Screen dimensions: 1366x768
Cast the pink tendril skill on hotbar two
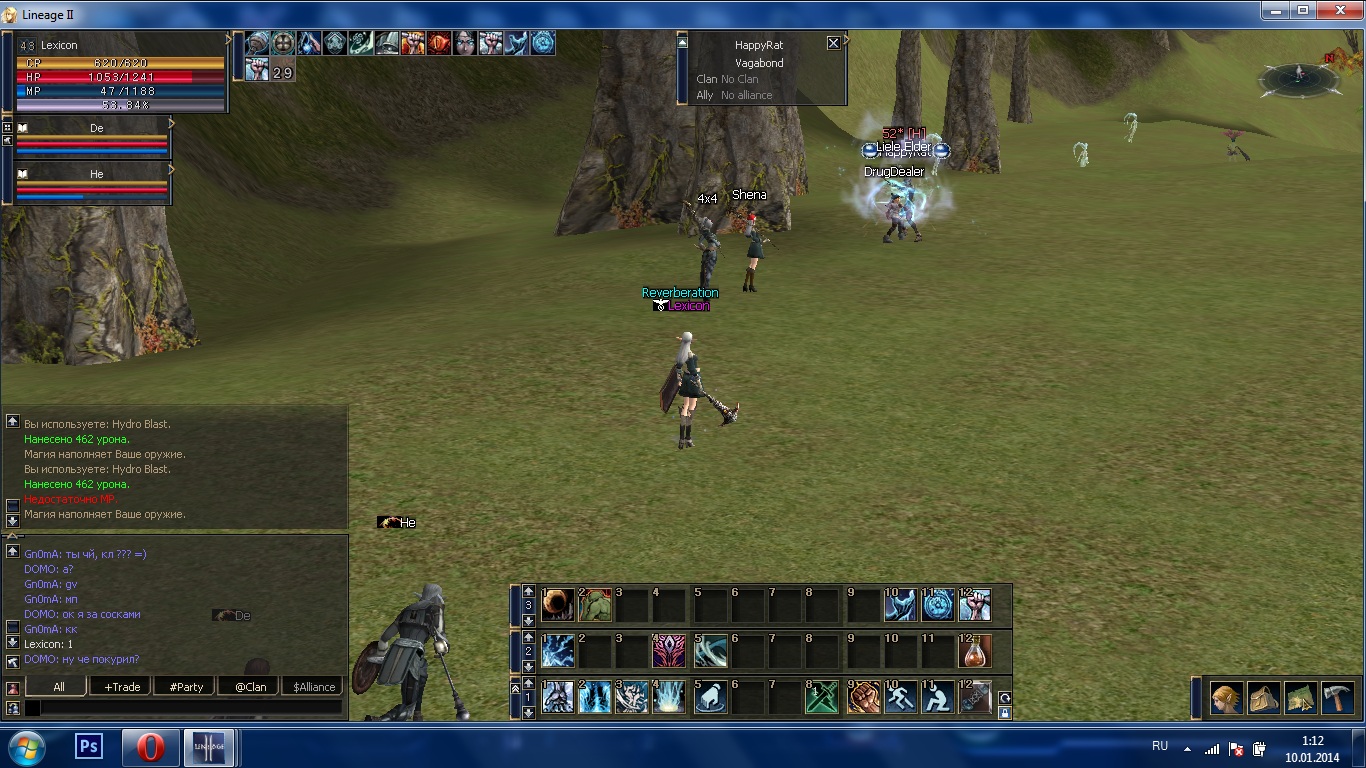pyautogui.click(x=669, y=652)
